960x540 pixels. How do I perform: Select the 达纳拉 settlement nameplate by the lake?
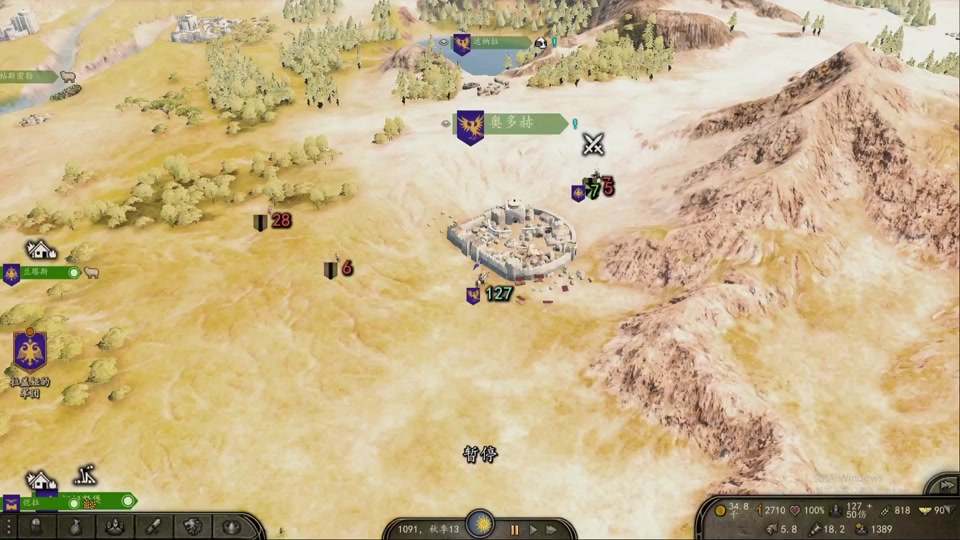point(490,43)
